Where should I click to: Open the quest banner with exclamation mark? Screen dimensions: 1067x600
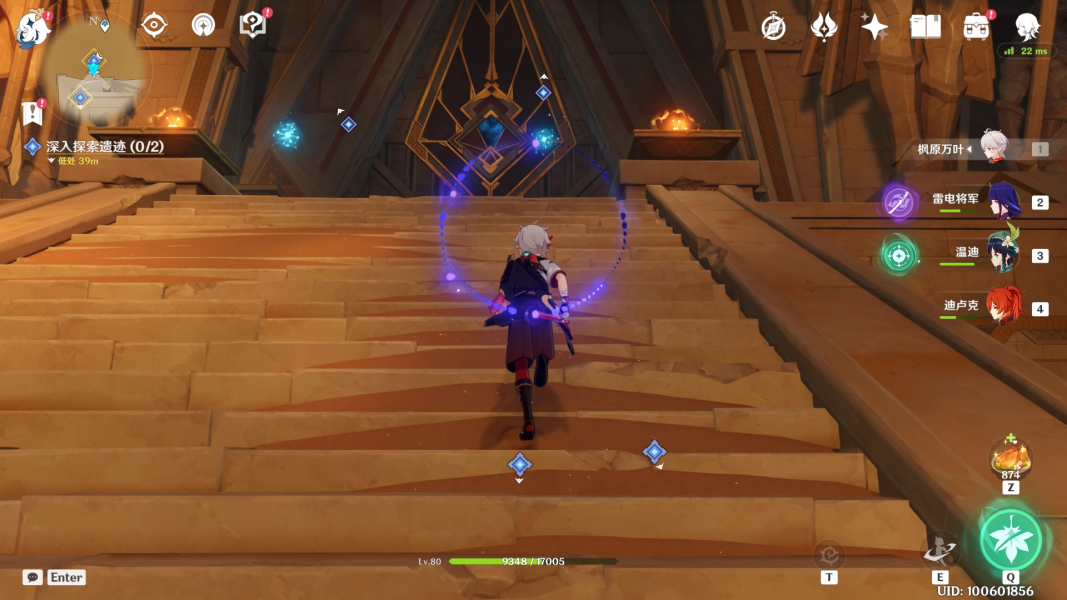(32, 112)
